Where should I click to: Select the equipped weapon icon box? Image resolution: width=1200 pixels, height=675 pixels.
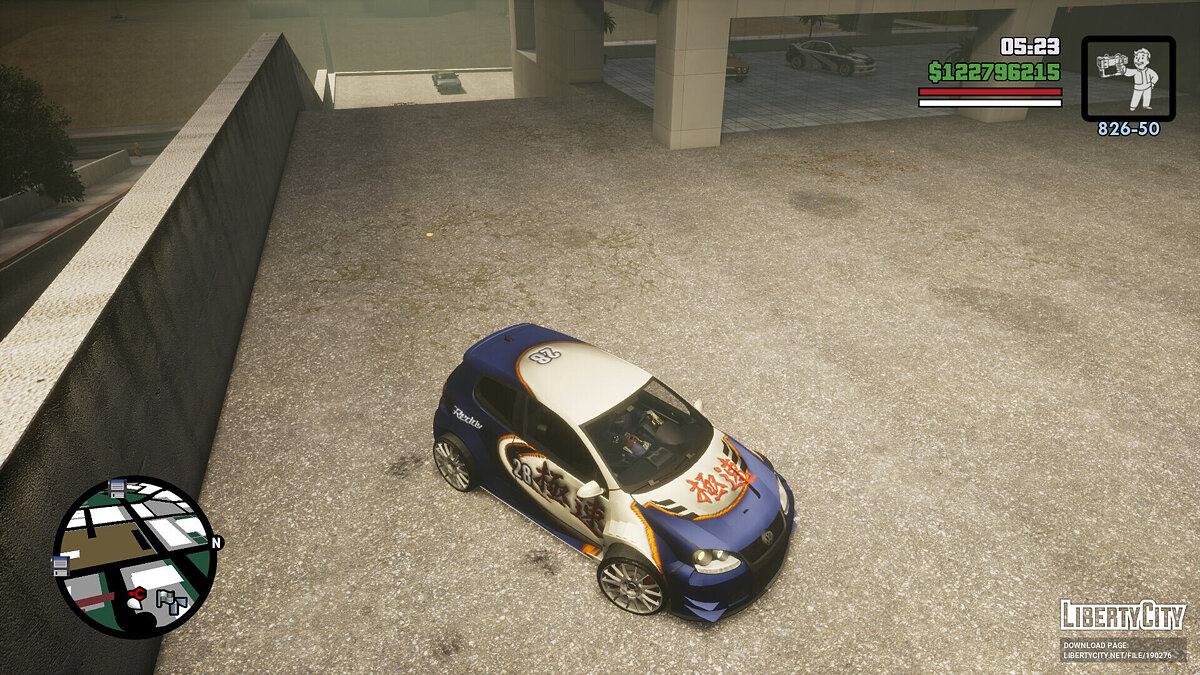click(1128, 79)
